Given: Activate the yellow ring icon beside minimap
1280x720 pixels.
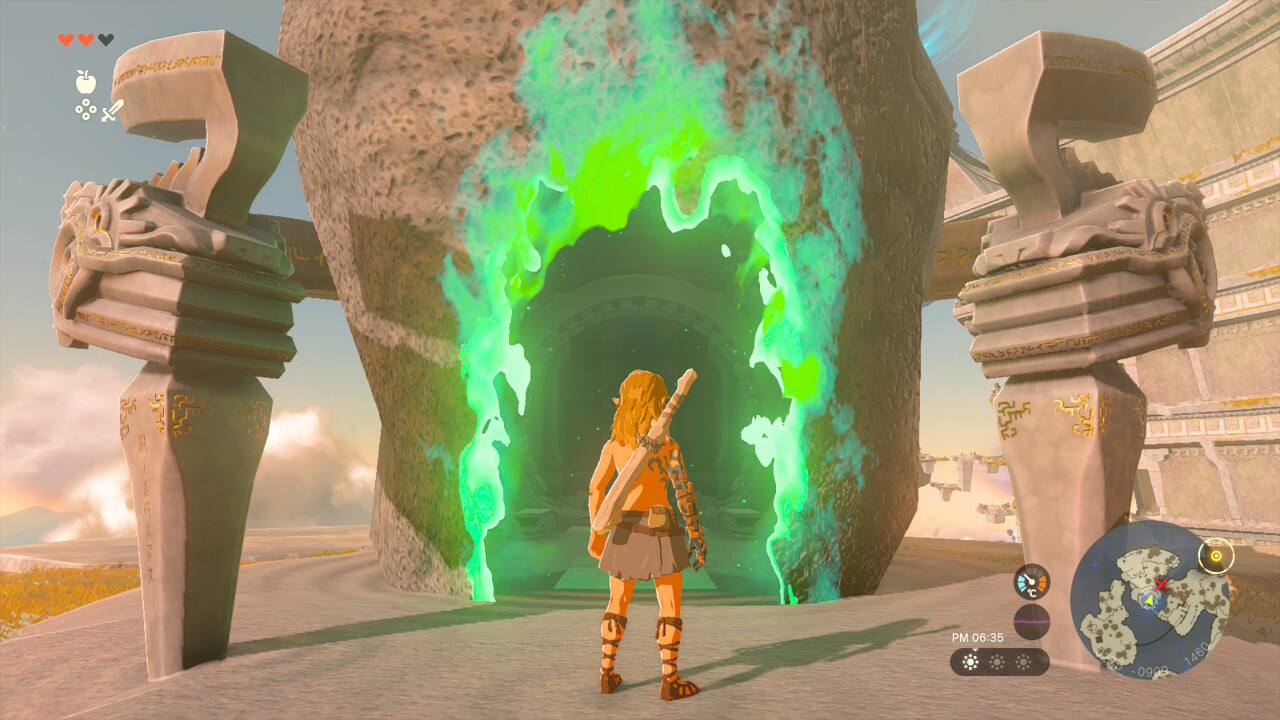Looking at the screenshot, I should (1216, 555).
